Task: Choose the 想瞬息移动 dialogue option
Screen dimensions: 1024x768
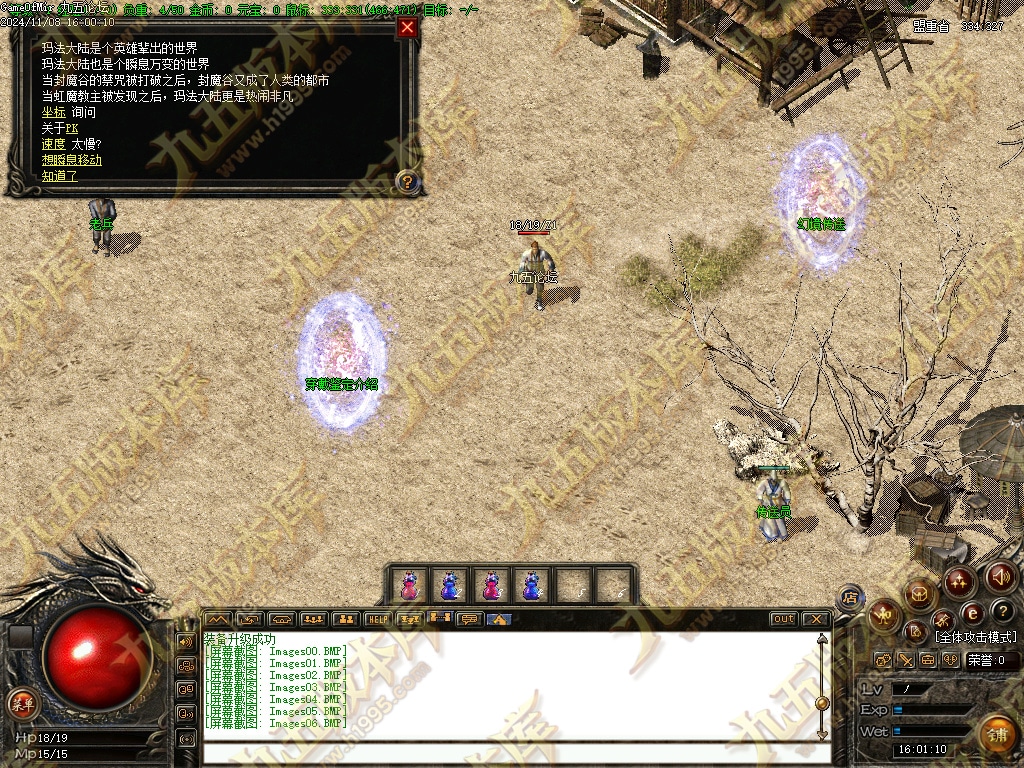Action: coord(72,160)
